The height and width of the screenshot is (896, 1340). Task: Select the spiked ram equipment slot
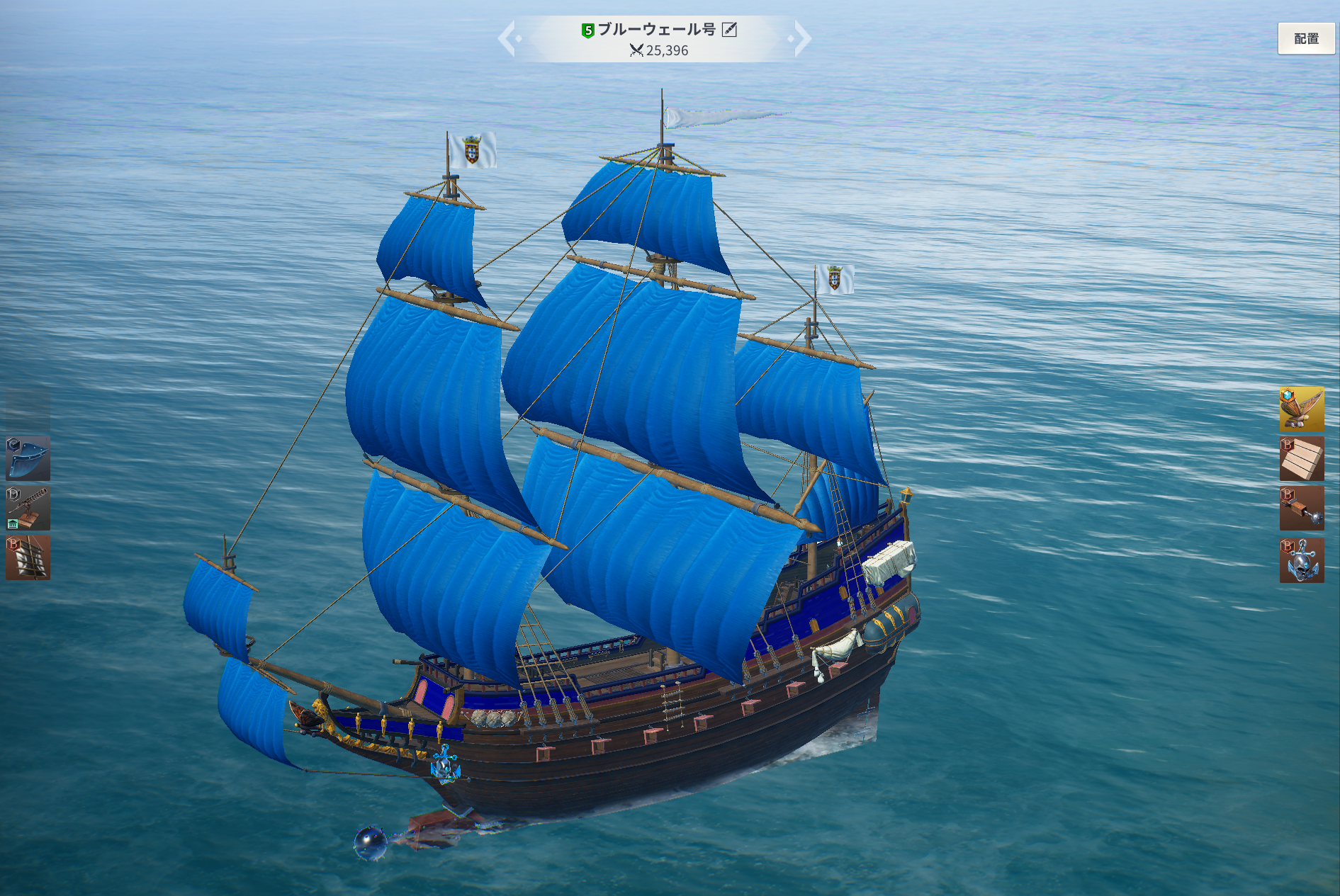[1301, 508]
